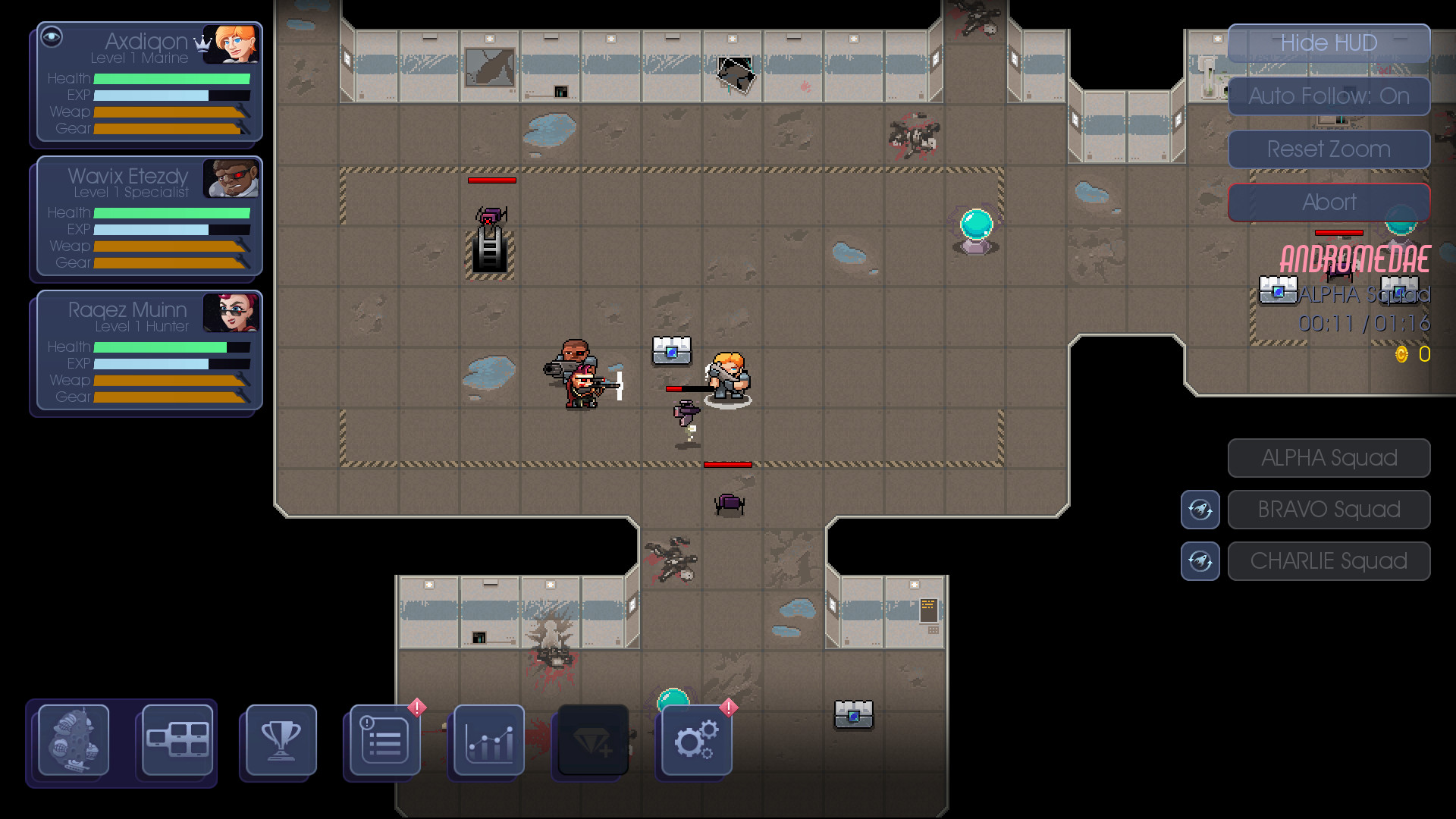Image resolution: width=1456 pixels, height=819 pixels.
Task: Open the quest log list icon
Action: pyautogui.click(x=382, y=742)
